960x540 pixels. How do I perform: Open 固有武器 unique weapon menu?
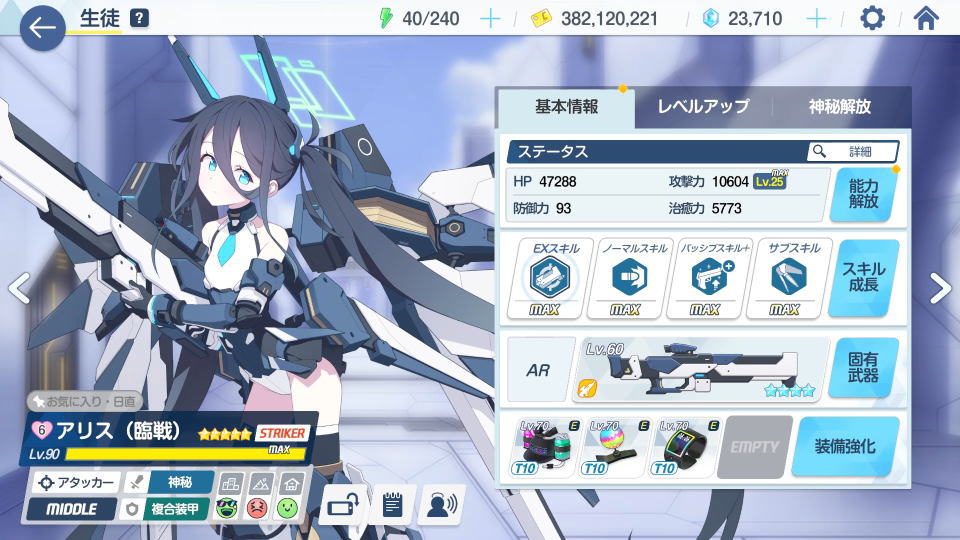863,367
